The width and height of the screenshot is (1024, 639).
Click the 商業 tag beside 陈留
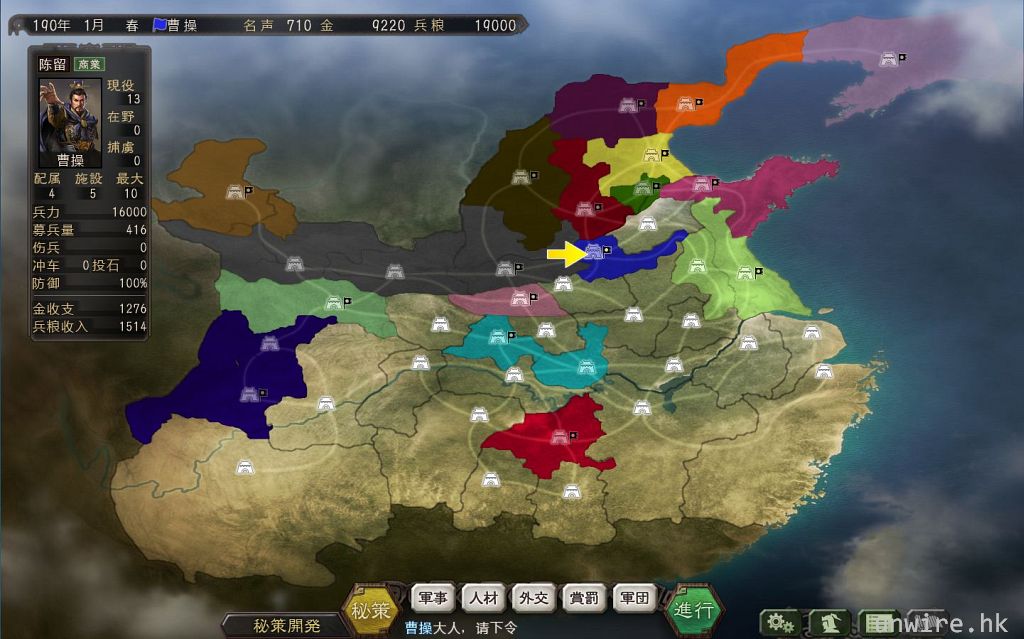click(89, 63)
